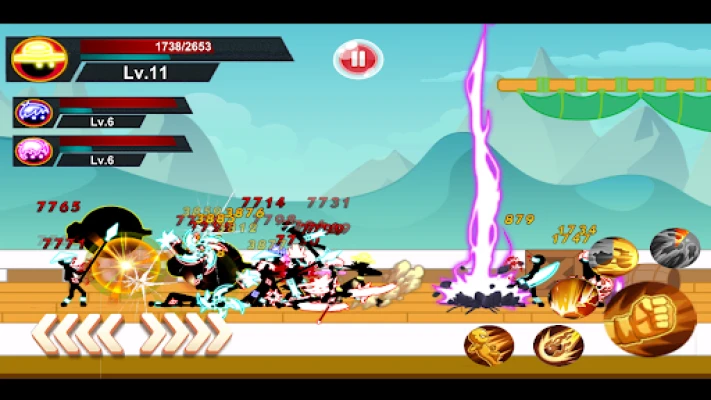Switch to the pink-haired Lv.6 ally portrait
711x400 pixels.
coord(34,151)
